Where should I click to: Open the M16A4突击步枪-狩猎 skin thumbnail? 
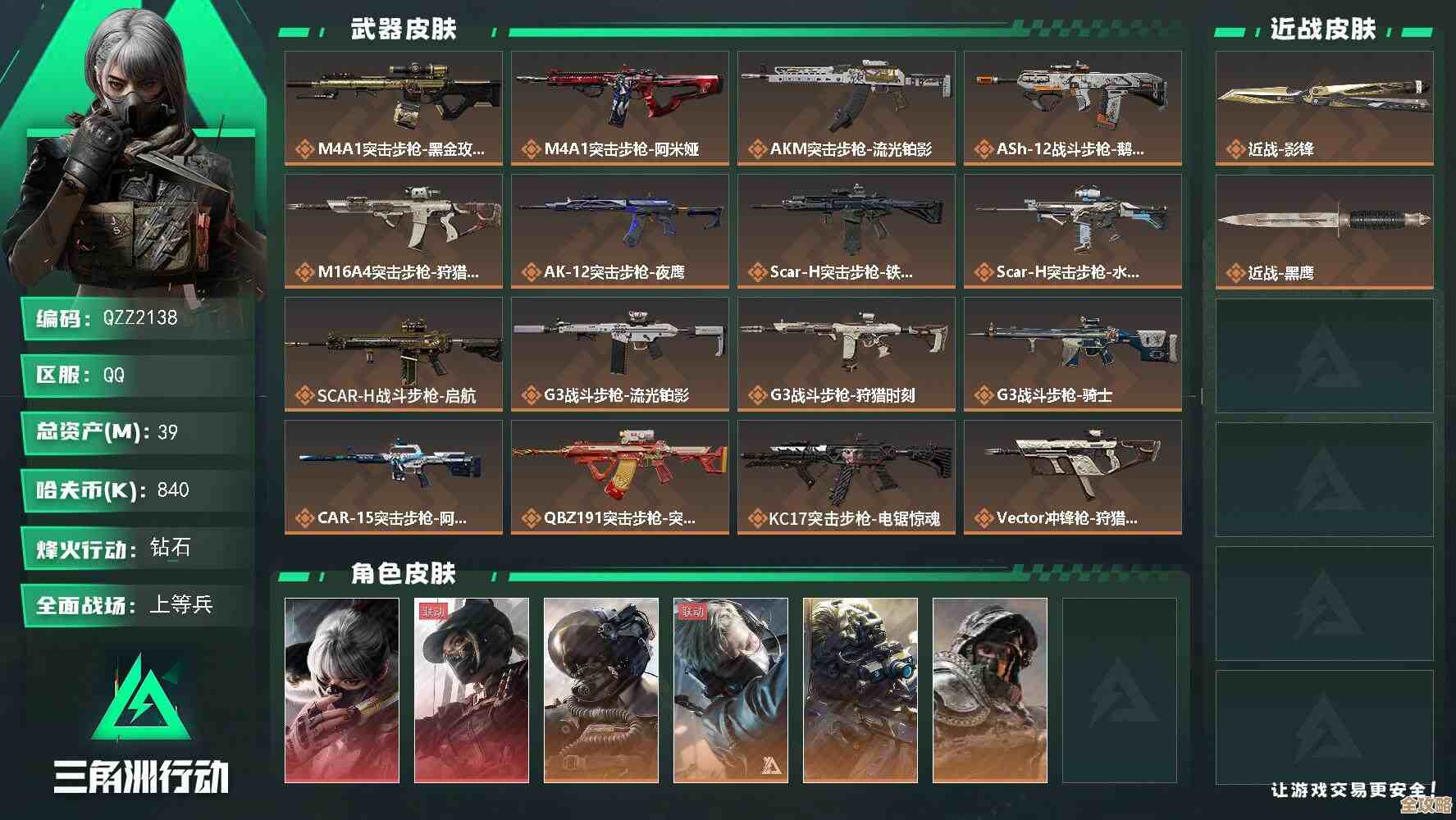[391, 221]
